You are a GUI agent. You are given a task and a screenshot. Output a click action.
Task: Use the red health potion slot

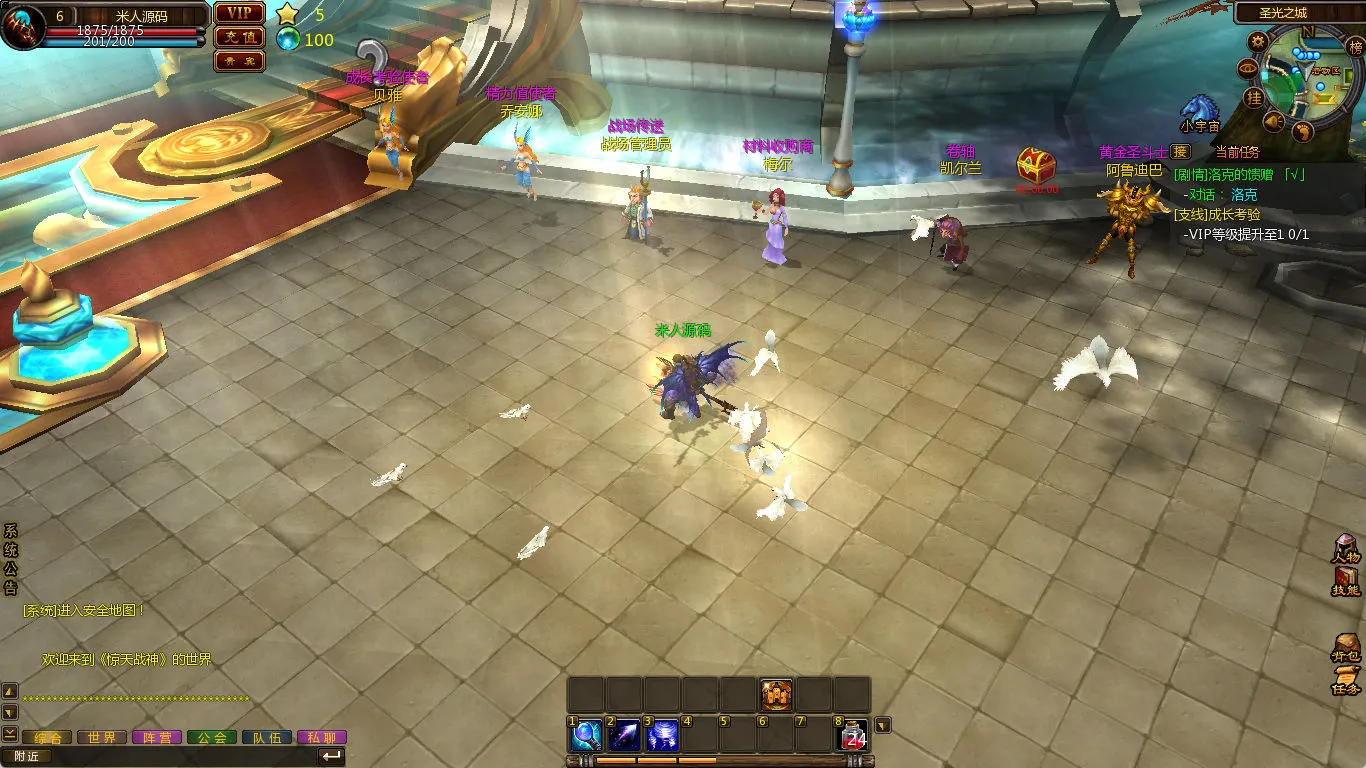coord(853,736)
